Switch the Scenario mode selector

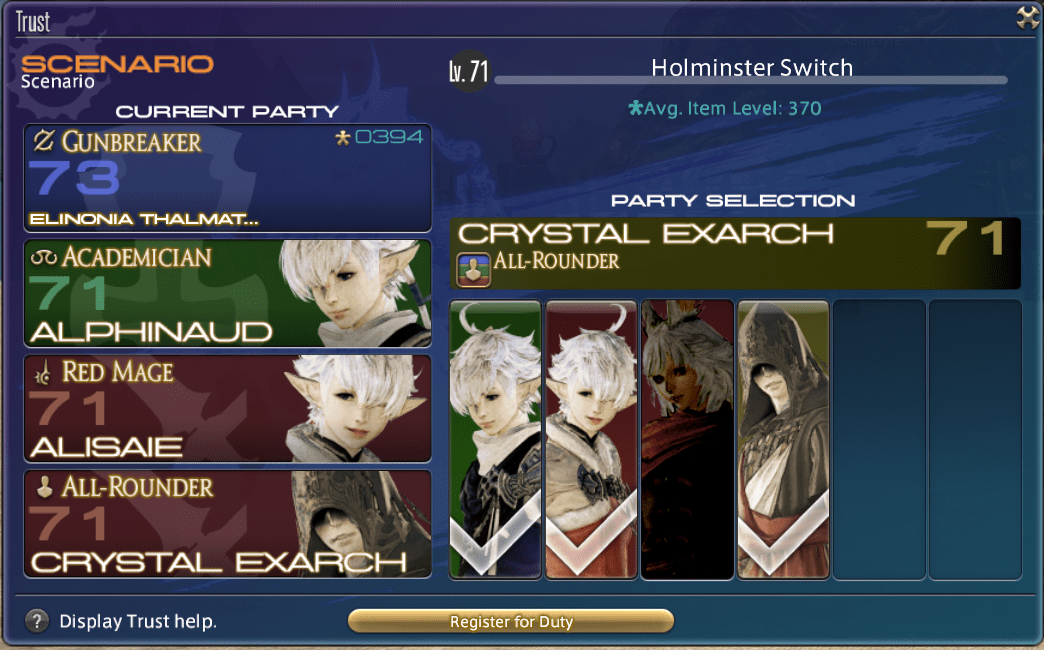point(117,71)
